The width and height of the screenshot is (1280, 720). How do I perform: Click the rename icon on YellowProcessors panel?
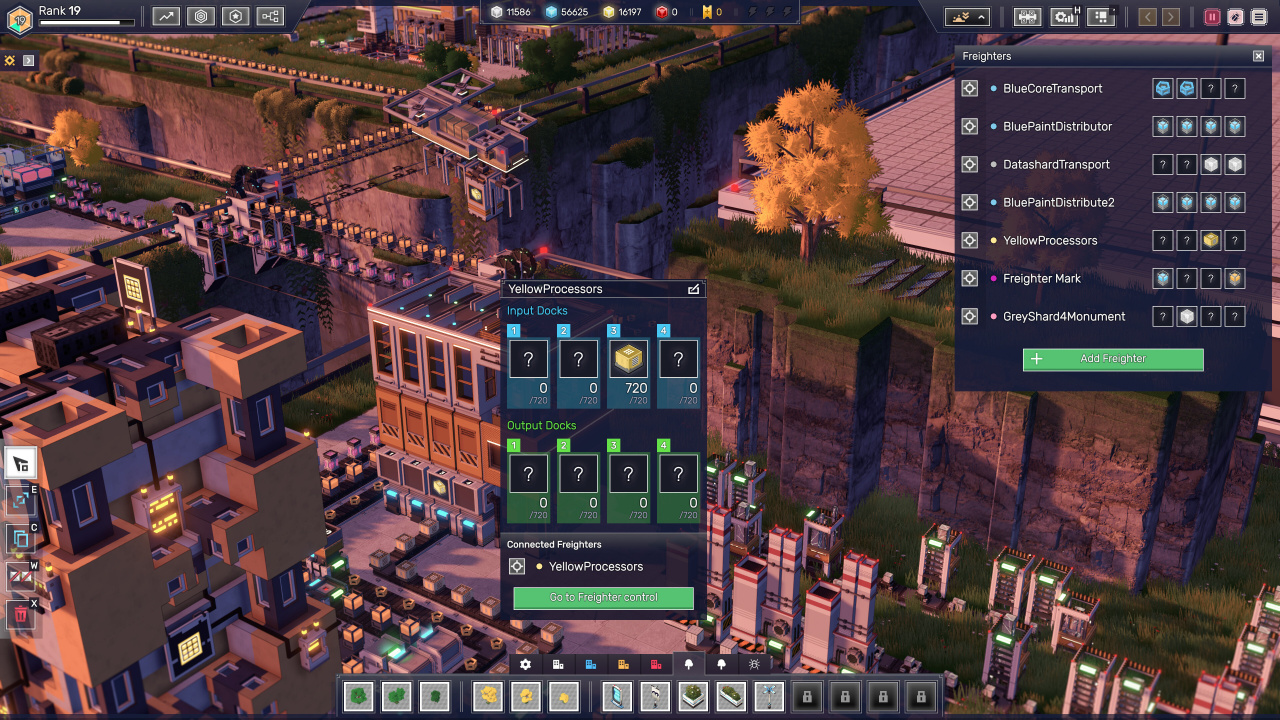[x=694, y=289]
